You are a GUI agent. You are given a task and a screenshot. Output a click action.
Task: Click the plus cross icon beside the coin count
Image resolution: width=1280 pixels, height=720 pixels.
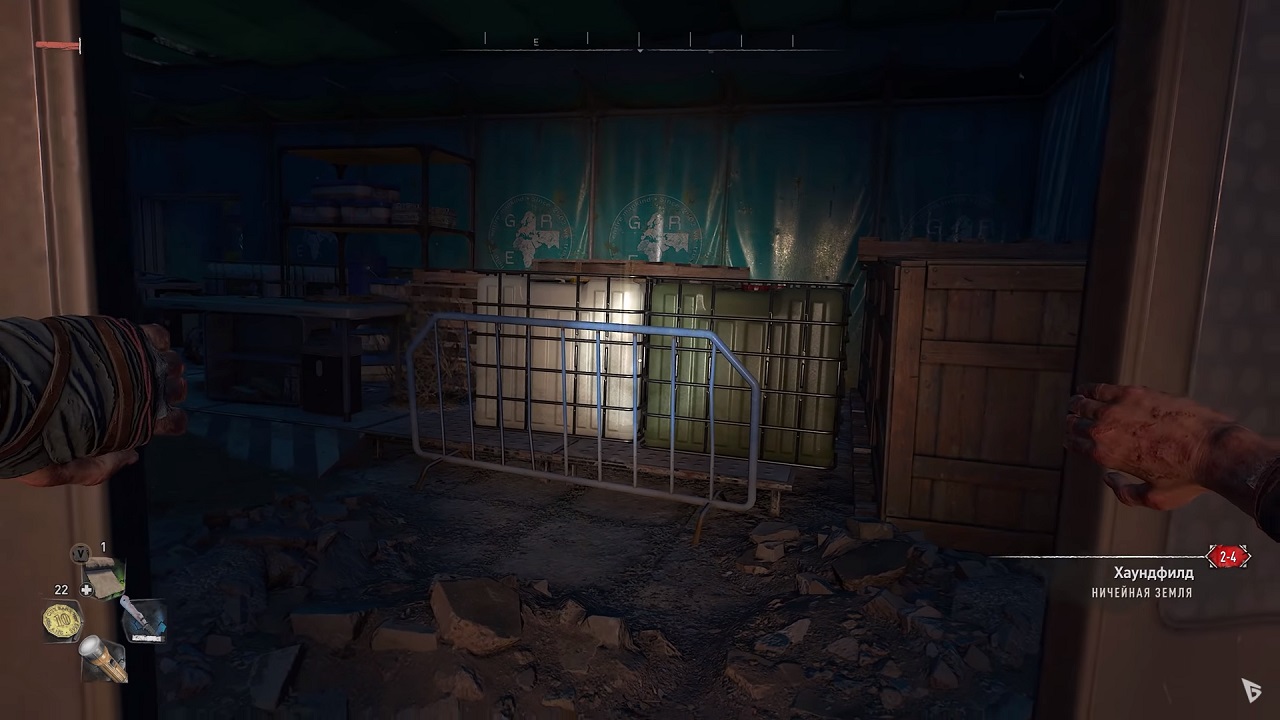[87, 589]
